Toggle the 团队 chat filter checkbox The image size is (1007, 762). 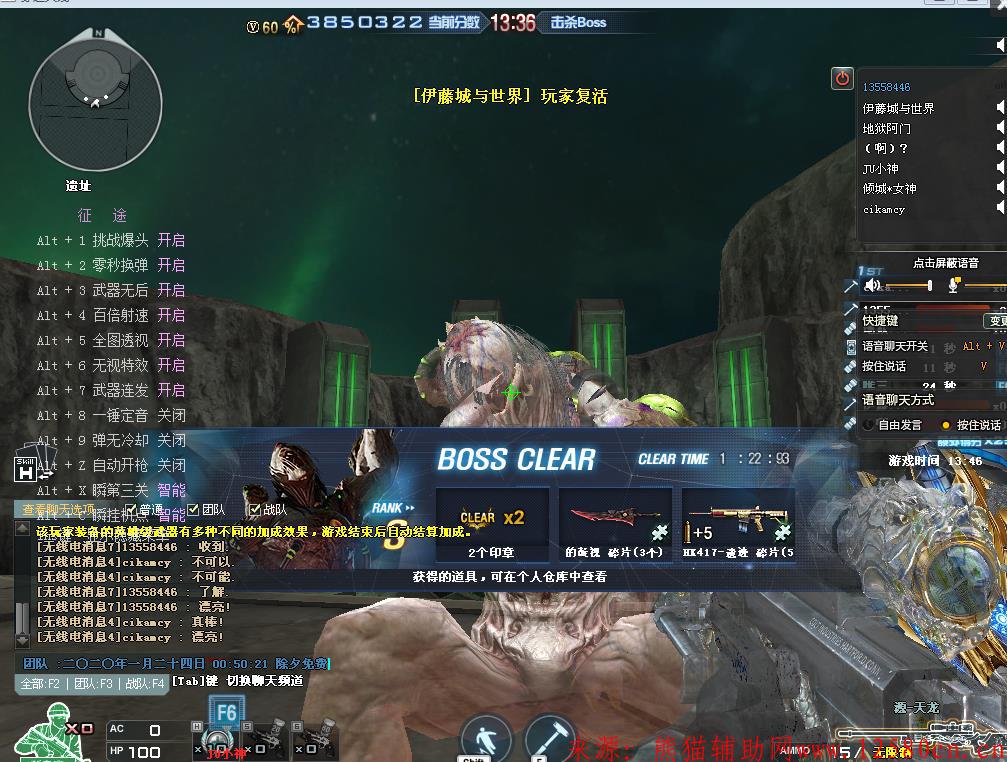pyautogui.click(x=194, y=510)
